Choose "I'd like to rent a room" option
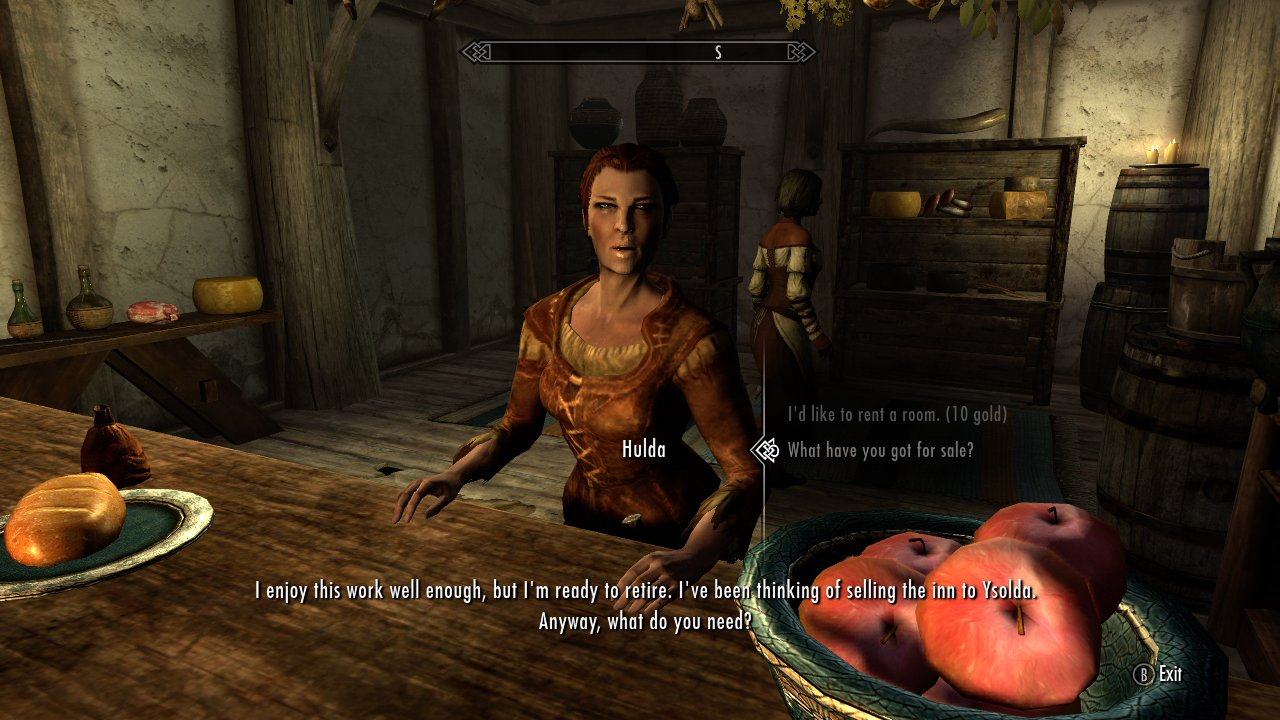The image size is (1280, 720). [897, 414]
